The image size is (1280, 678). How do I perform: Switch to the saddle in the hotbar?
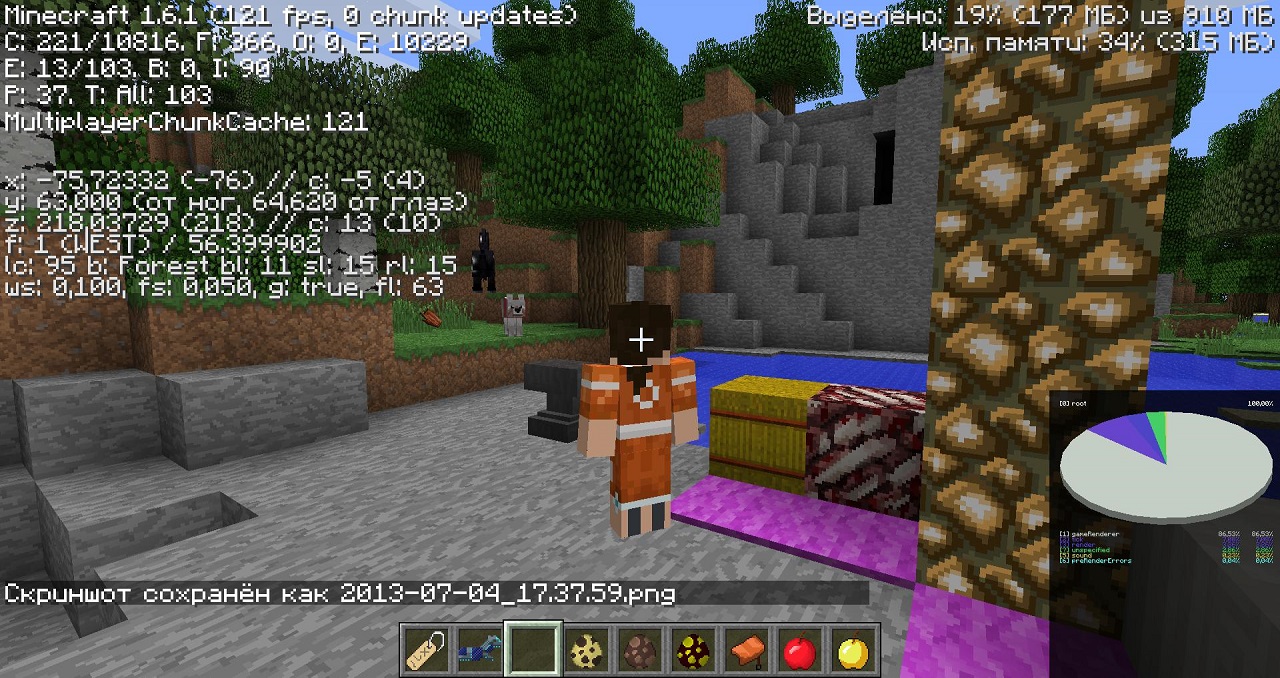coord(747,651)
